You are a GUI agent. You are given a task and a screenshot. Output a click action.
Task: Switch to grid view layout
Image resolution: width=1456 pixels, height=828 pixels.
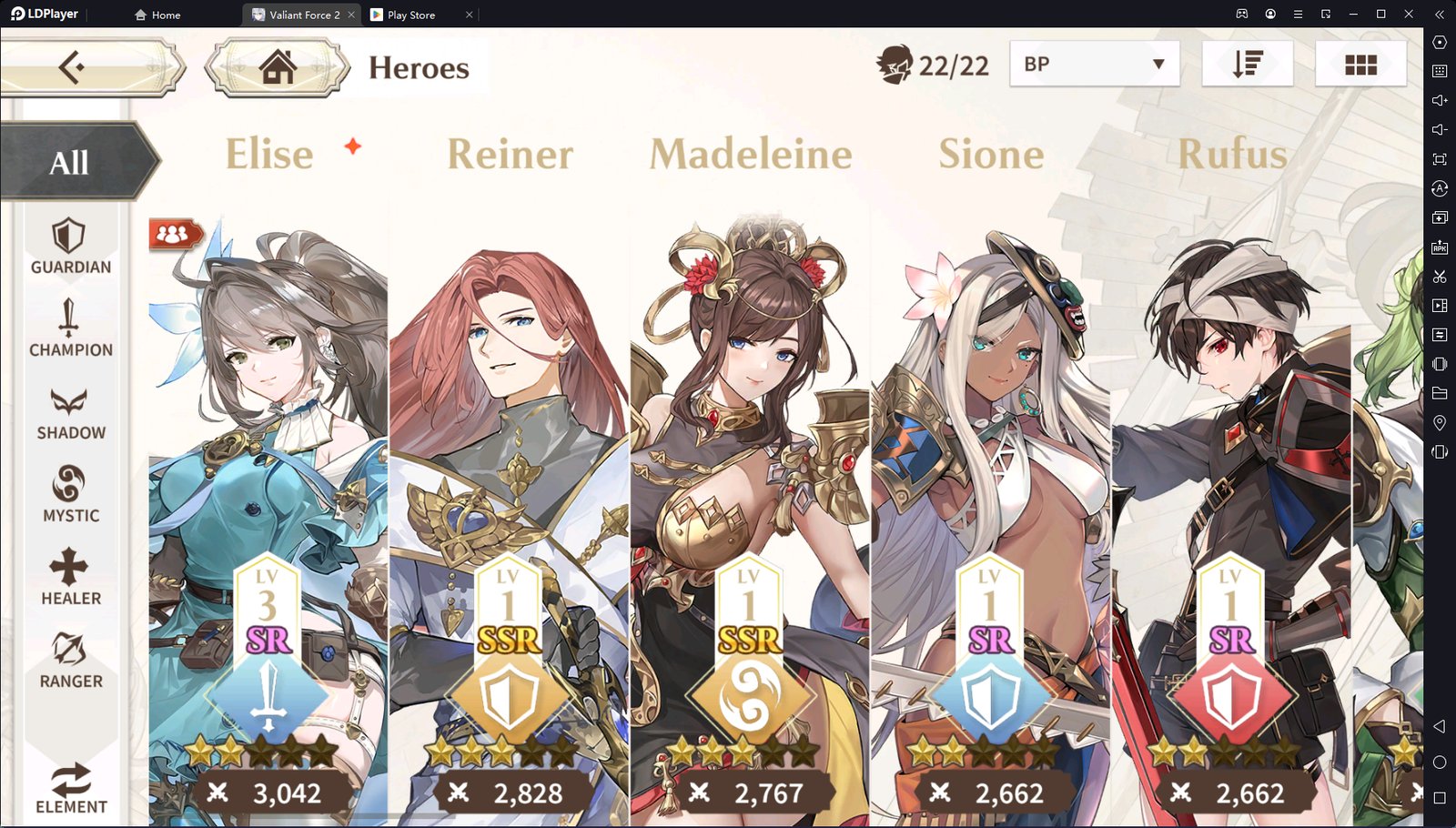click(1360, 64)
